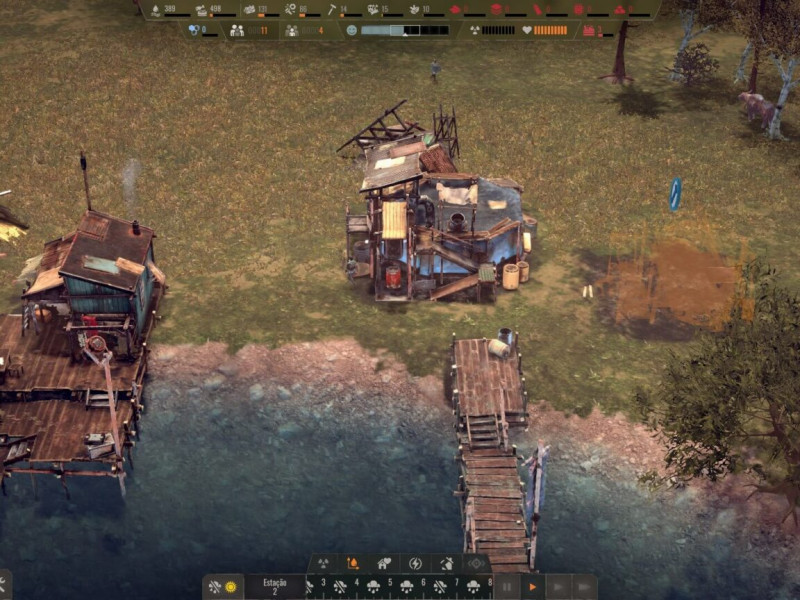
Task: Click the heart health icon
Action: 526,30
